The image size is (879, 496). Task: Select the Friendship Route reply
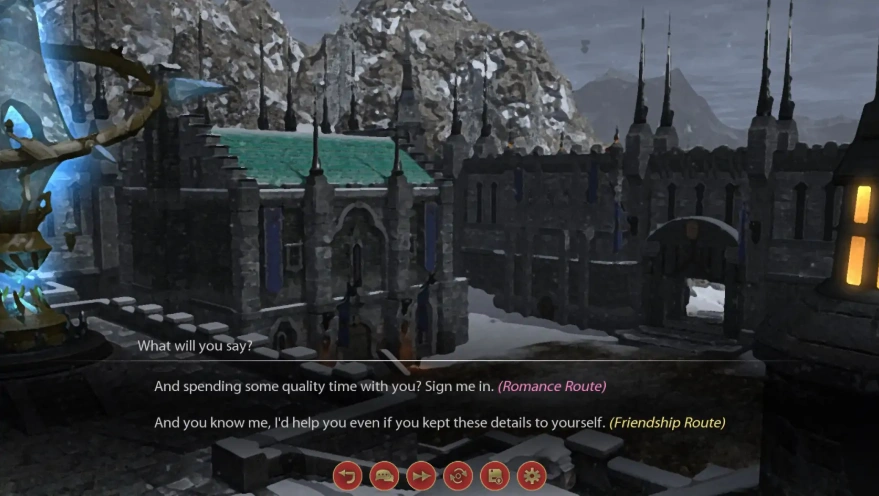click(439, 423)
